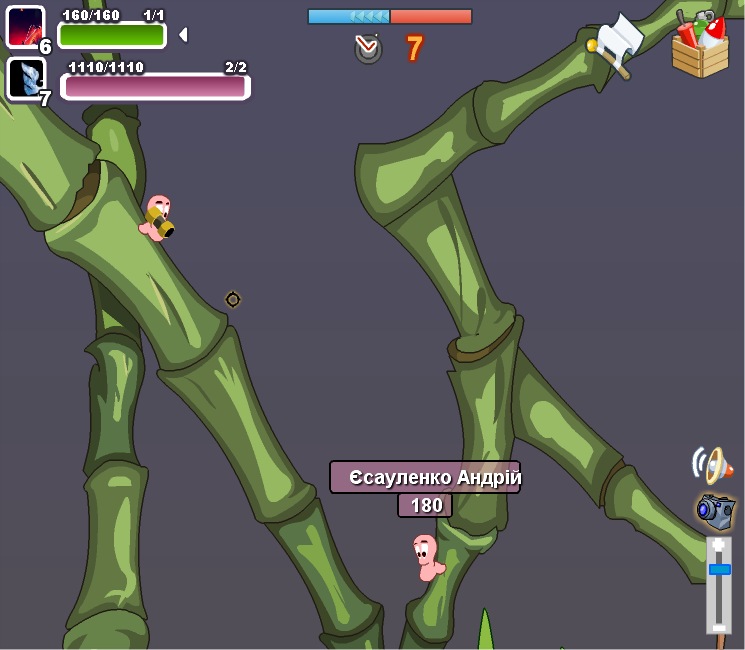Click the white arrow beside the green bar
Screen dimensions: 745x650
(x=183, y=35)
